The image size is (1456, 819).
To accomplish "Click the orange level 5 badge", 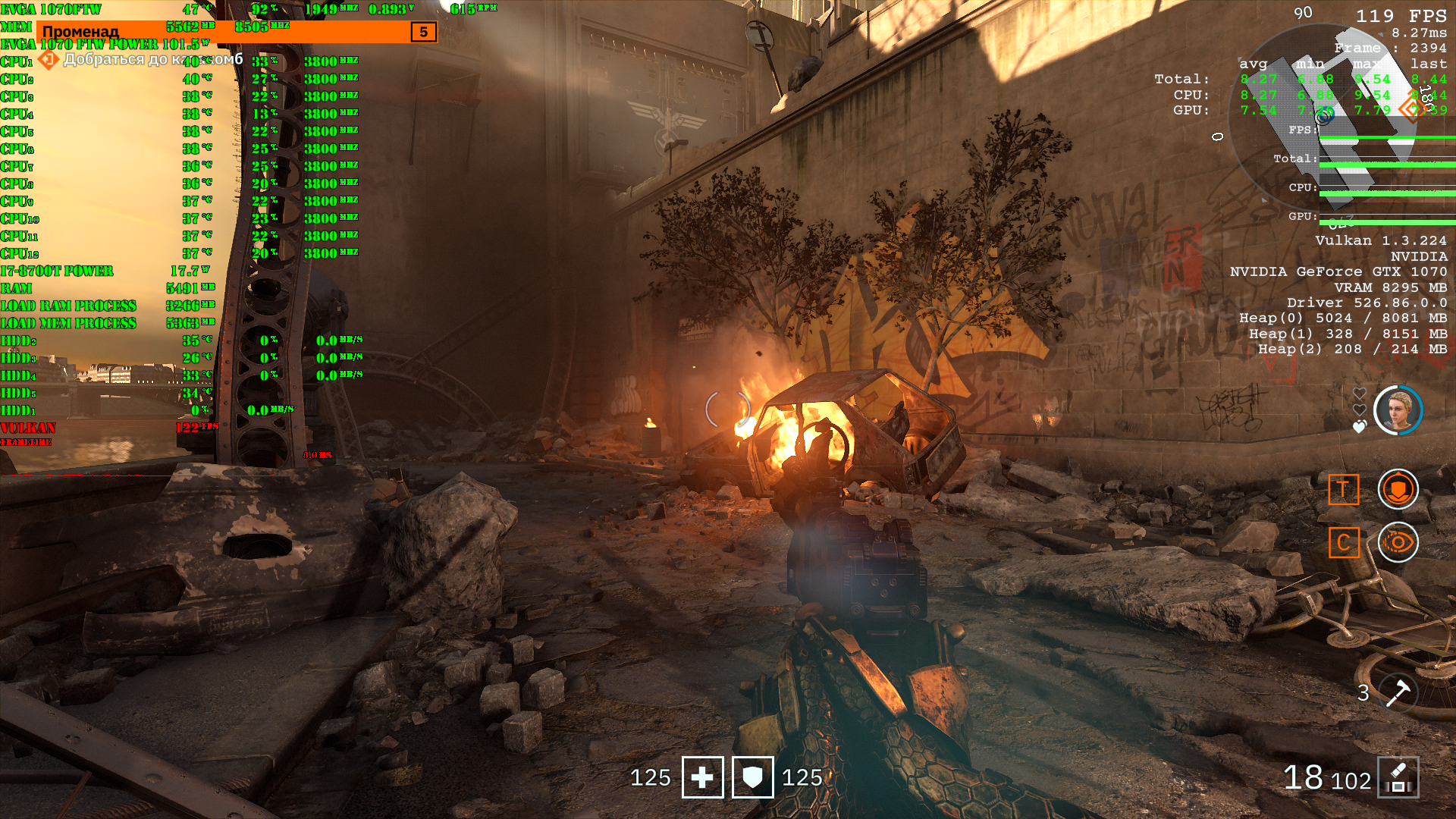I will click(x=423, y=32).
